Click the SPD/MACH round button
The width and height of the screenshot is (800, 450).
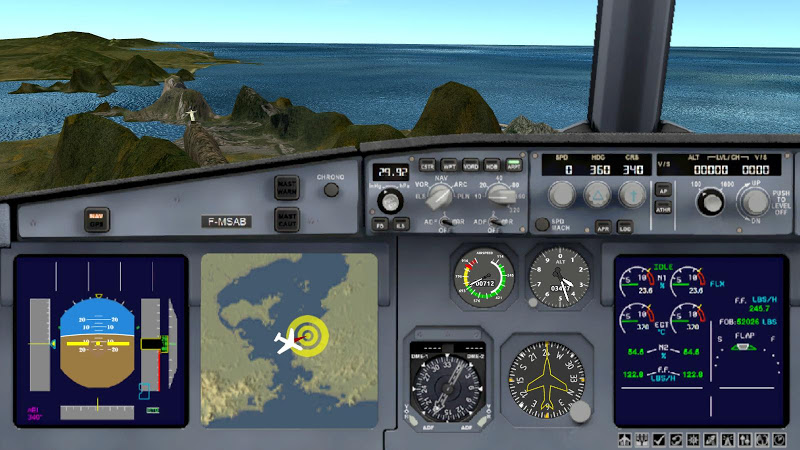click(543, 225)
